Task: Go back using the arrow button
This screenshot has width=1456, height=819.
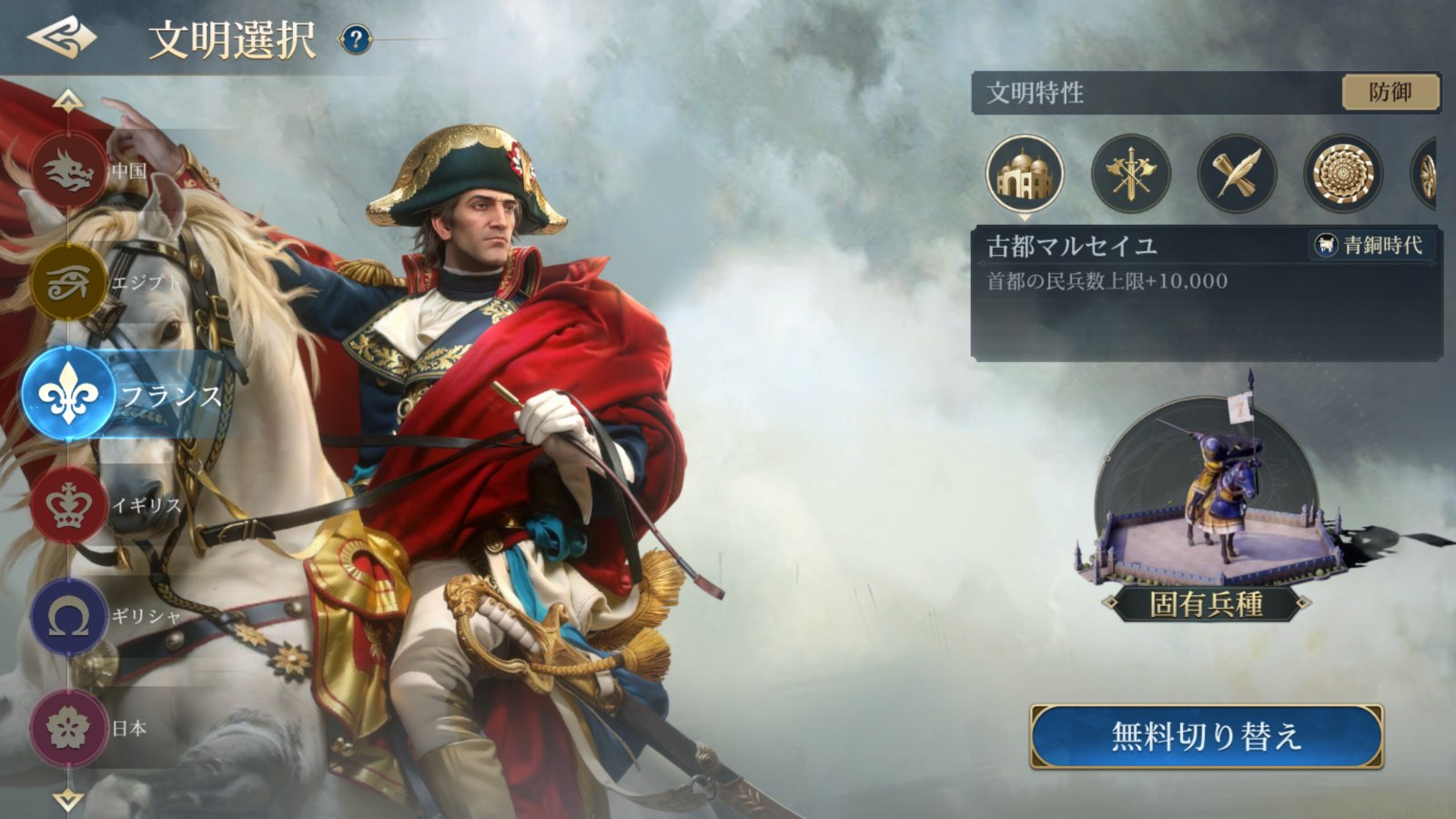Action: [x=61, y=38]
